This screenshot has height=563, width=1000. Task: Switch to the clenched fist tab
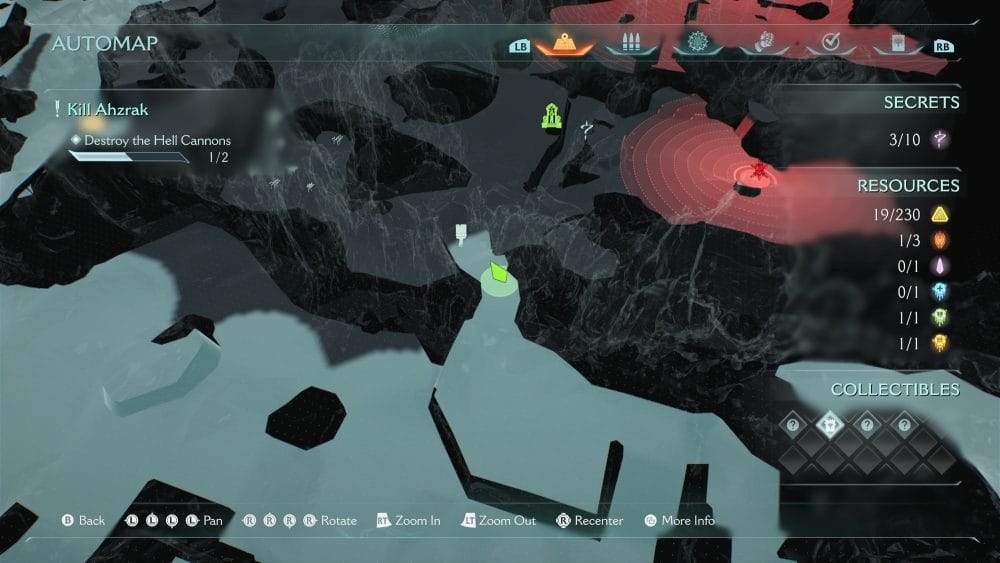point(764,44)
